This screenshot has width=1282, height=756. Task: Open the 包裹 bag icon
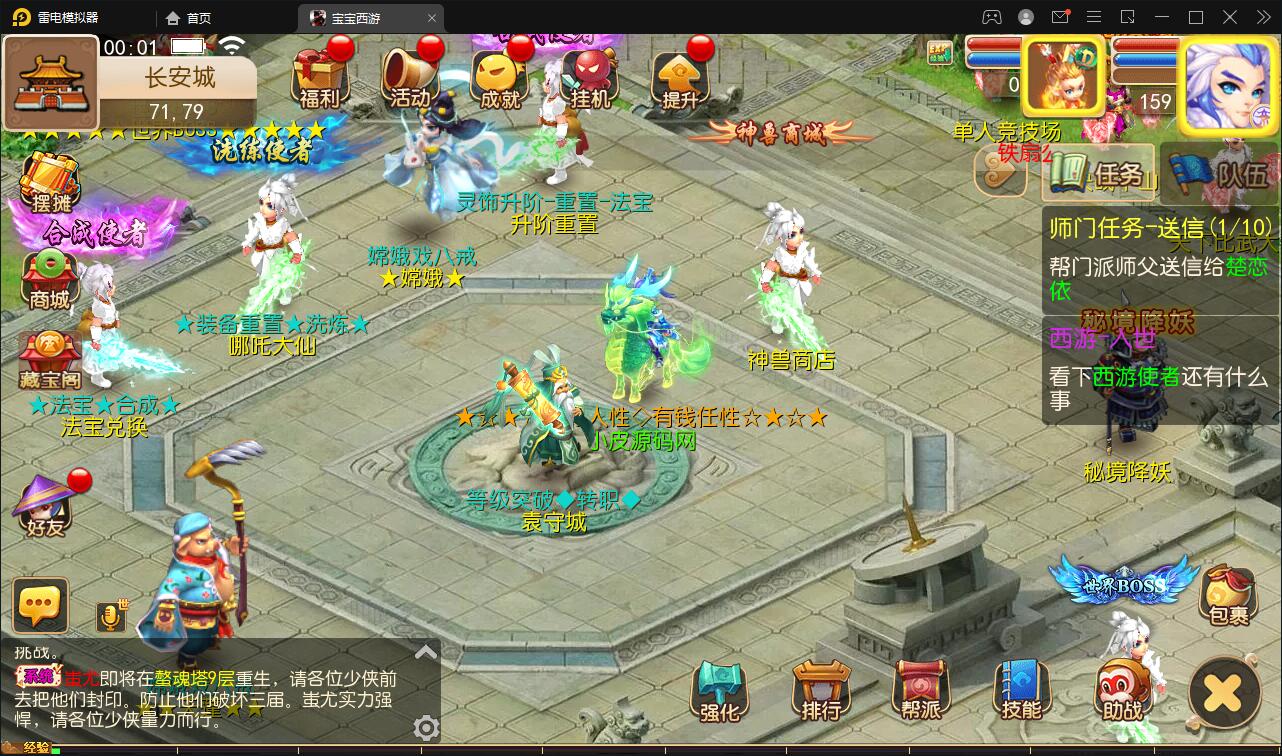(1228, 597)
